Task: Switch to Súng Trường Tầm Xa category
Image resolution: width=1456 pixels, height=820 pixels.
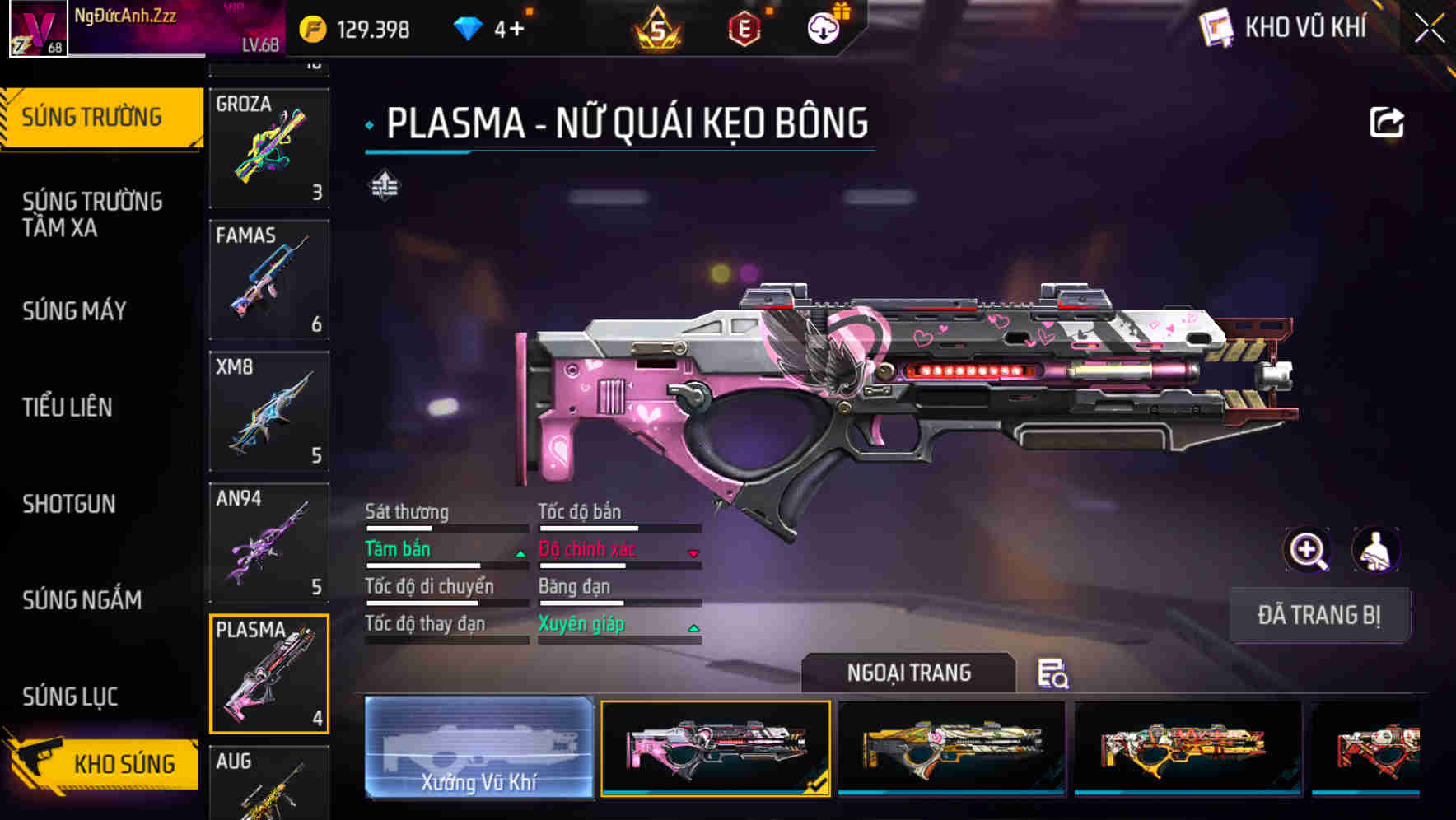Action: [92, 214]
